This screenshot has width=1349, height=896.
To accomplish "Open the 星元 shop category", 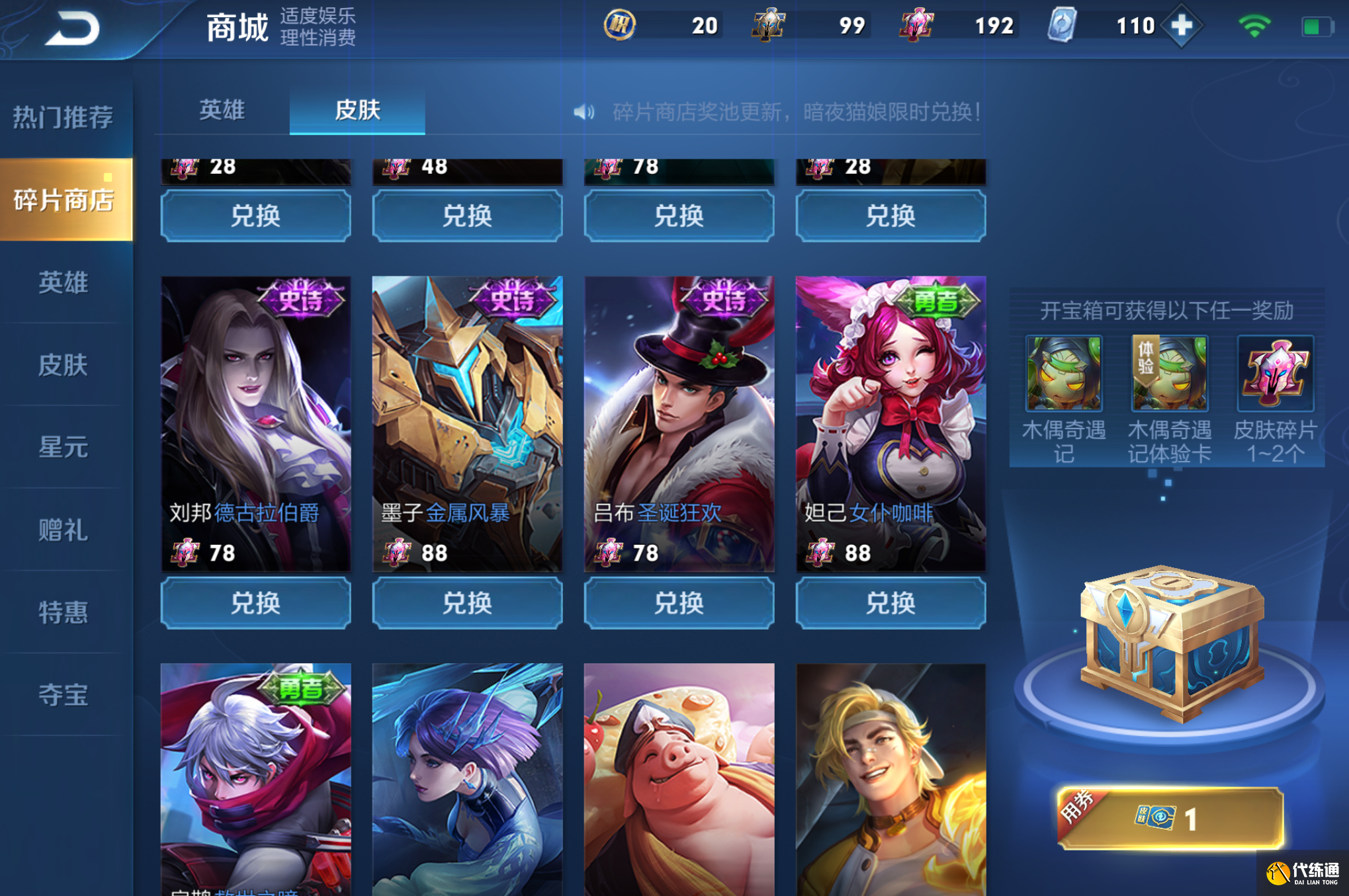I will [x=64, y=447].
